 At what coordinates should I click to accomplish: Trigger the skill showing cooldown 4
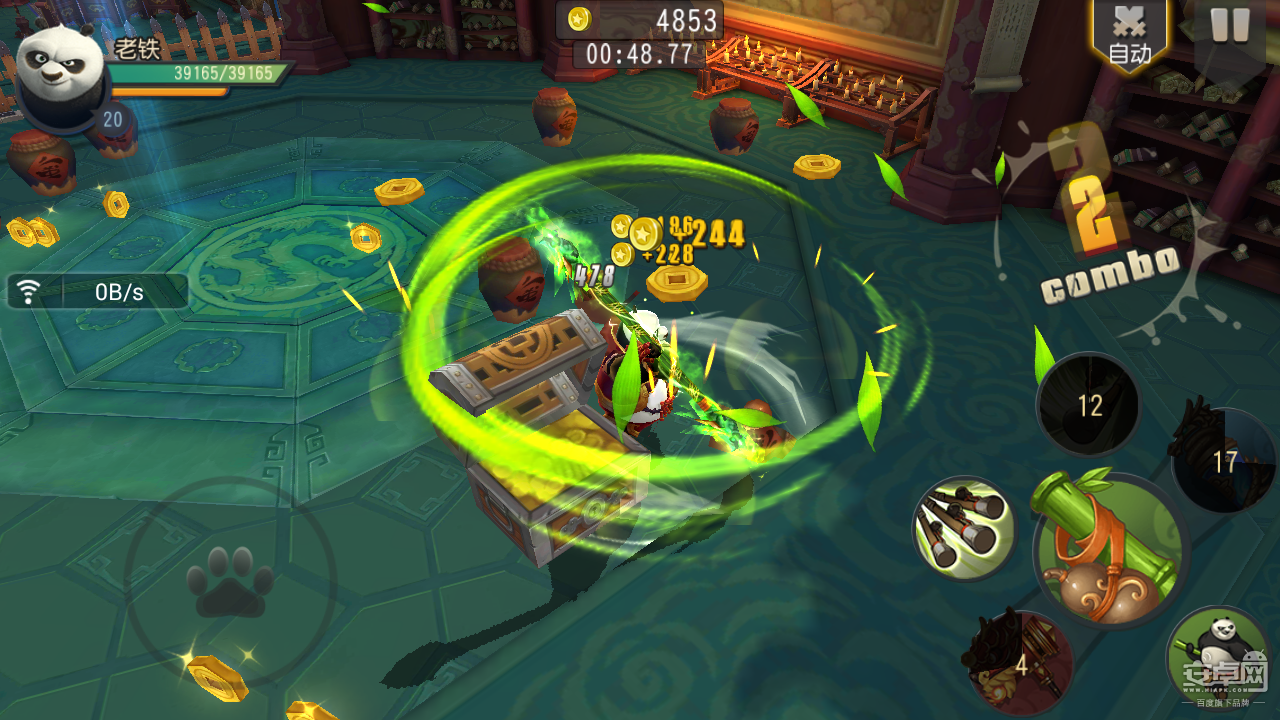pyautogui.click(x=1020, y=662)
